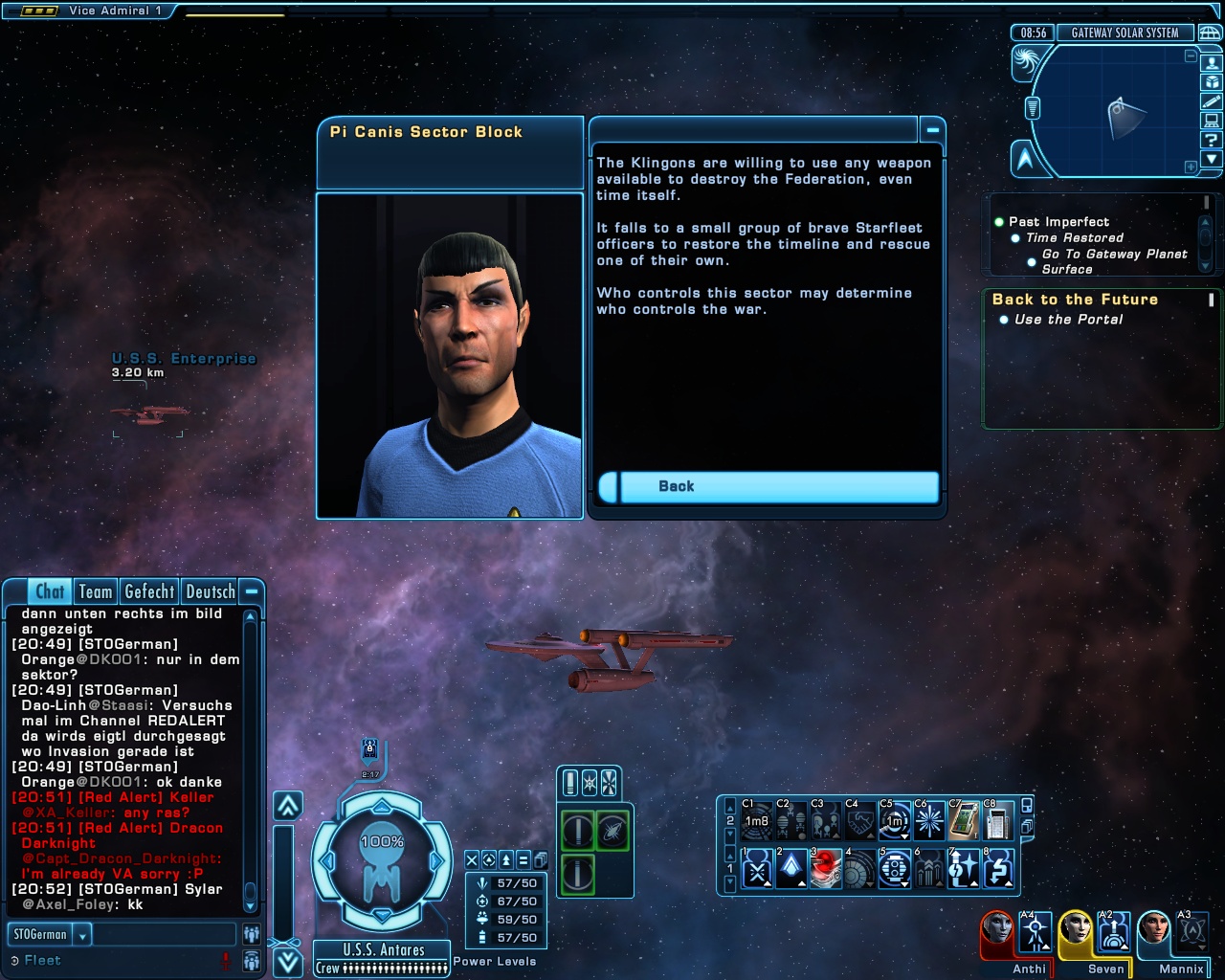Viewport: 1225px width, 980px height.
Task: Open the Gefecht chat tab
Action: (149, 592)
